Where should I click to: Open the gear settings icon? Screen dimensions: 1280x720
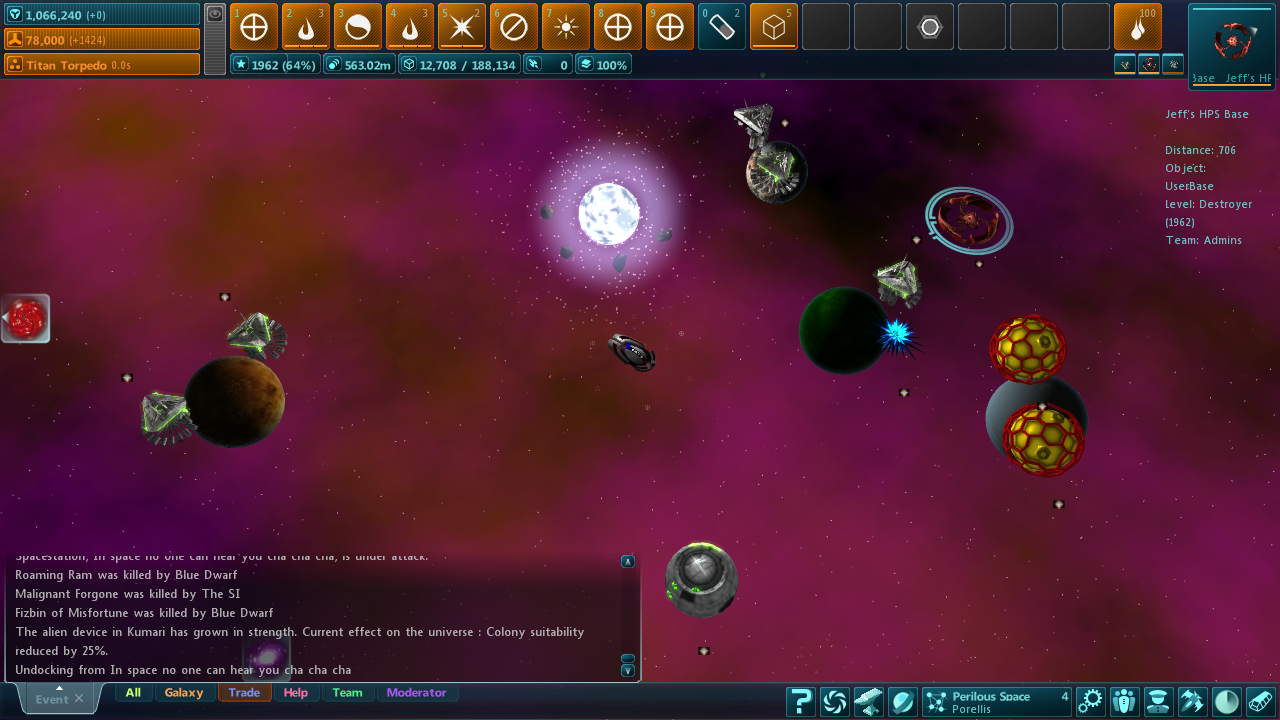(1090, 702)
